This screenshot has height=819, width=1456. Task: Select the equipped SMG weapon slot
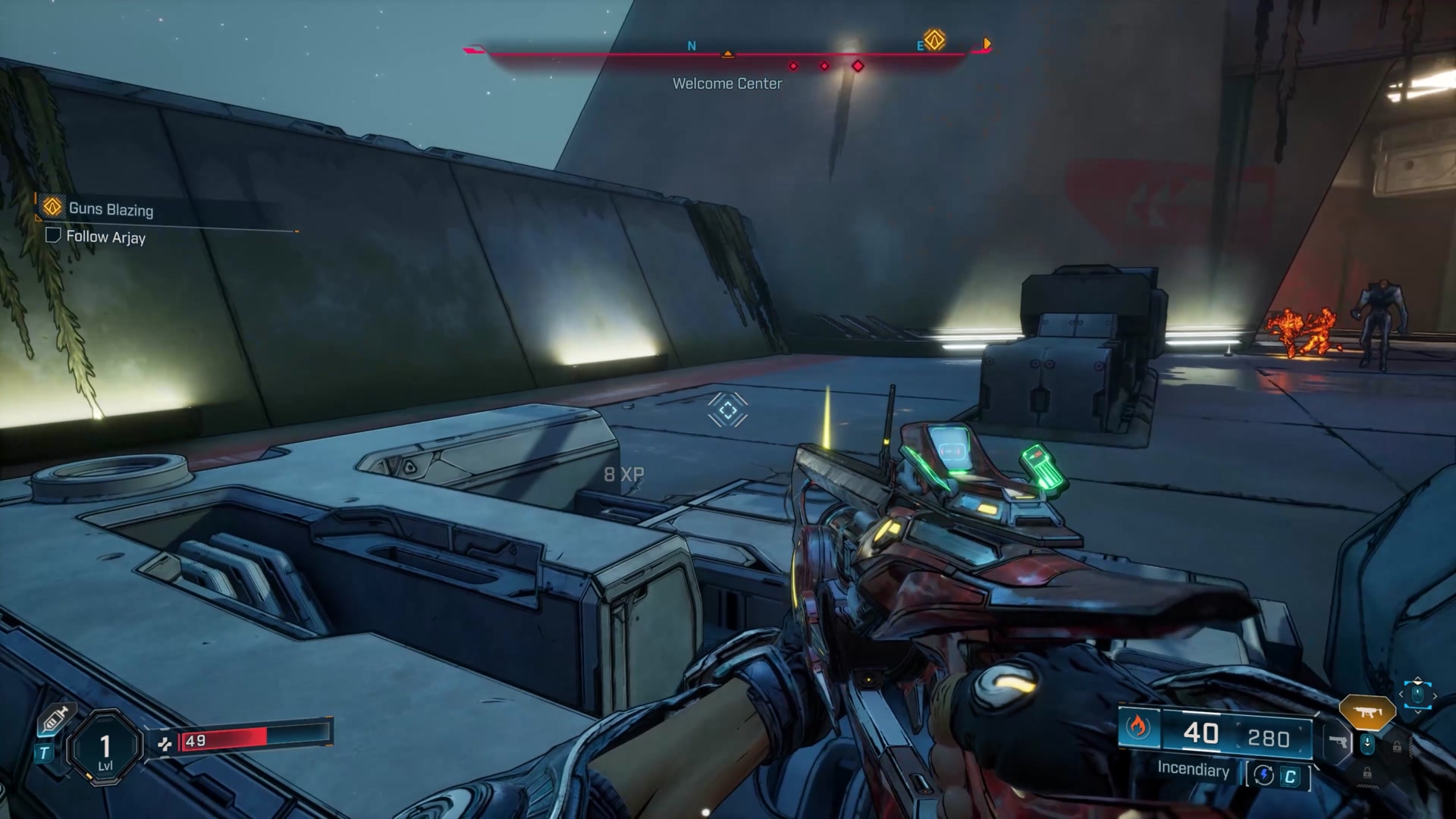pyautogui.click(x=1367, y=712)
